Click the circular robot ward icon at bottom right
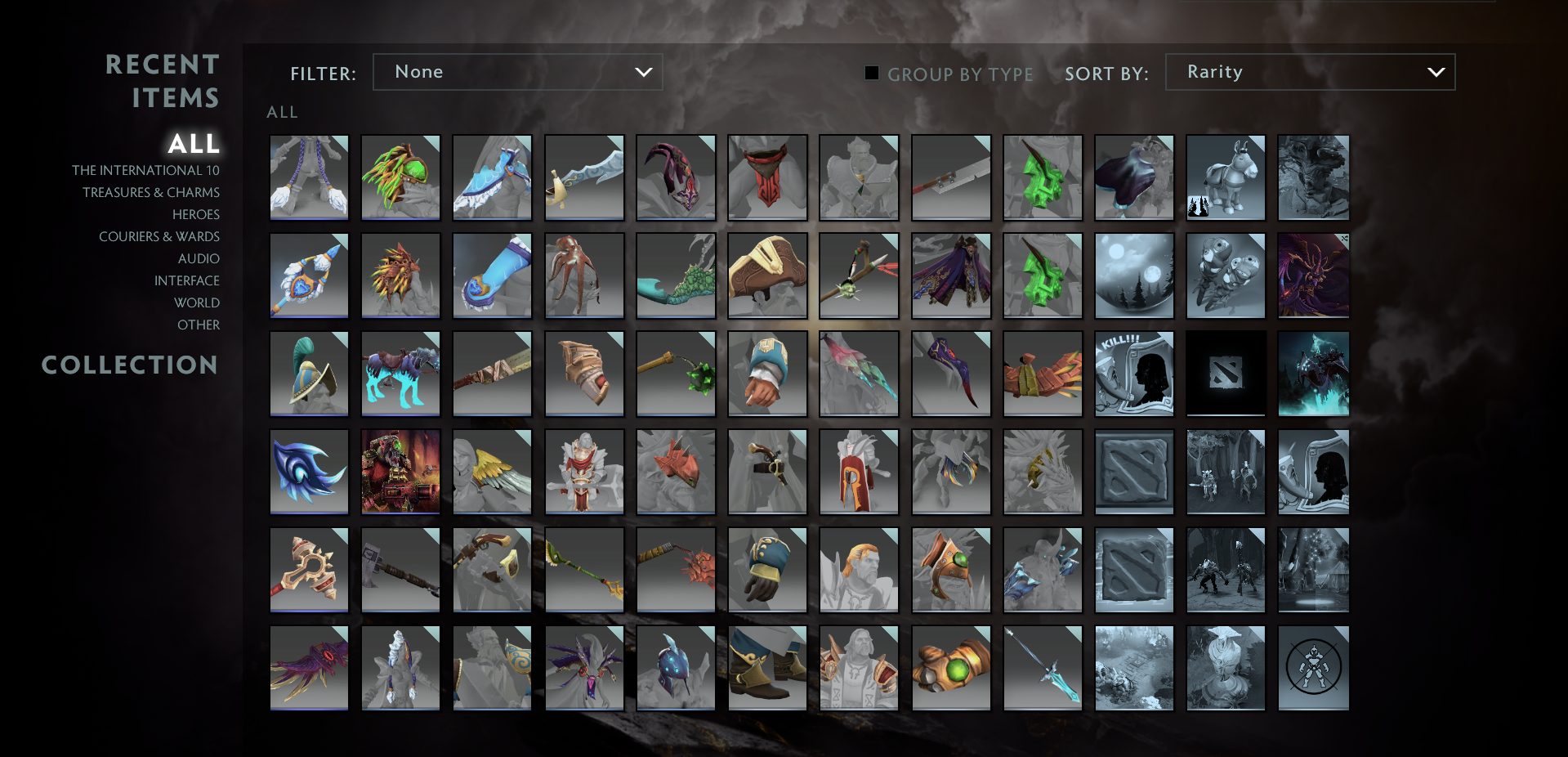The width and height of the screenshot is (1568, 757). pyautogui.click(x=1313, y=668)
